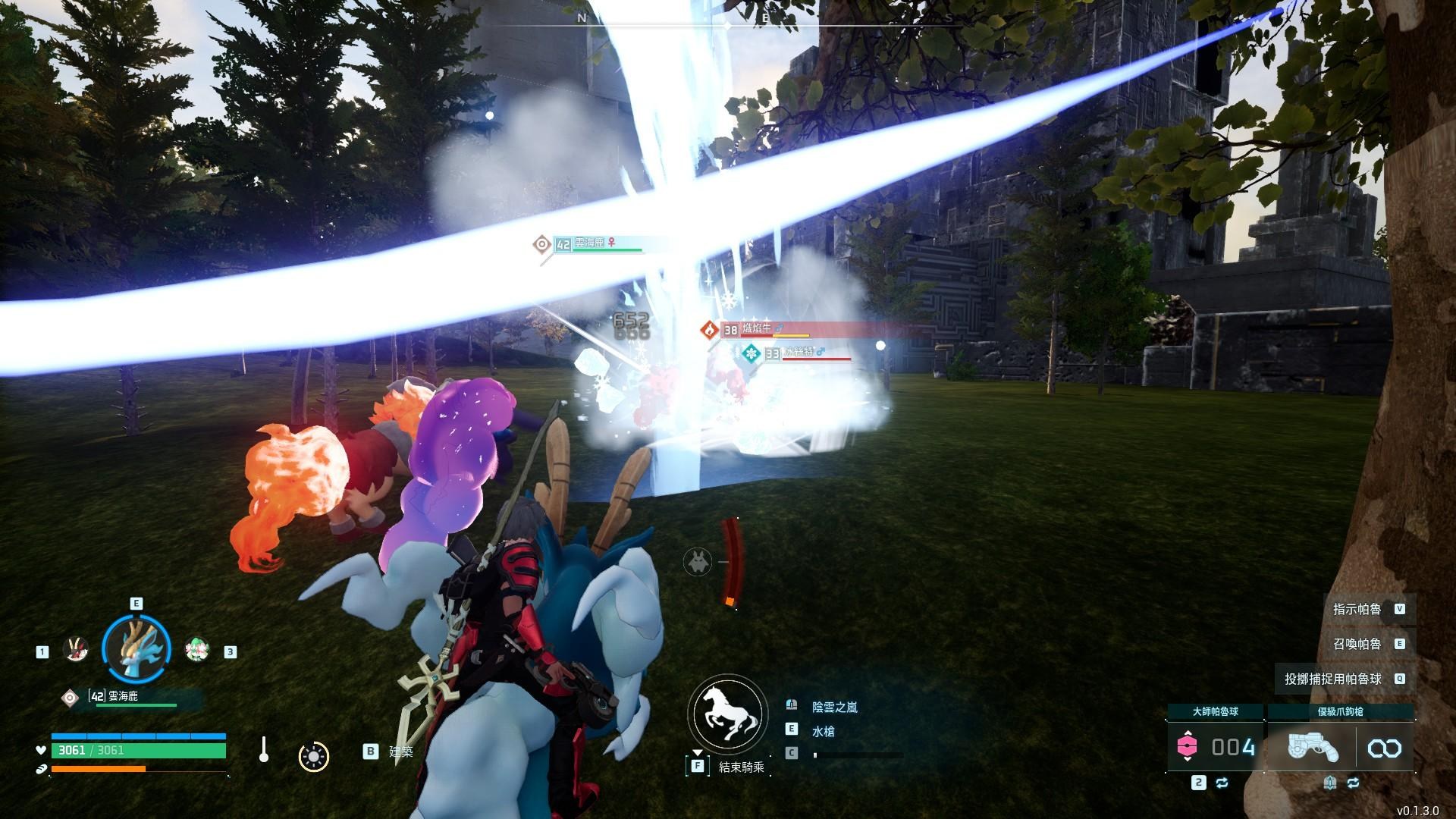Click the time-of-day sun icon

[313, 756]
